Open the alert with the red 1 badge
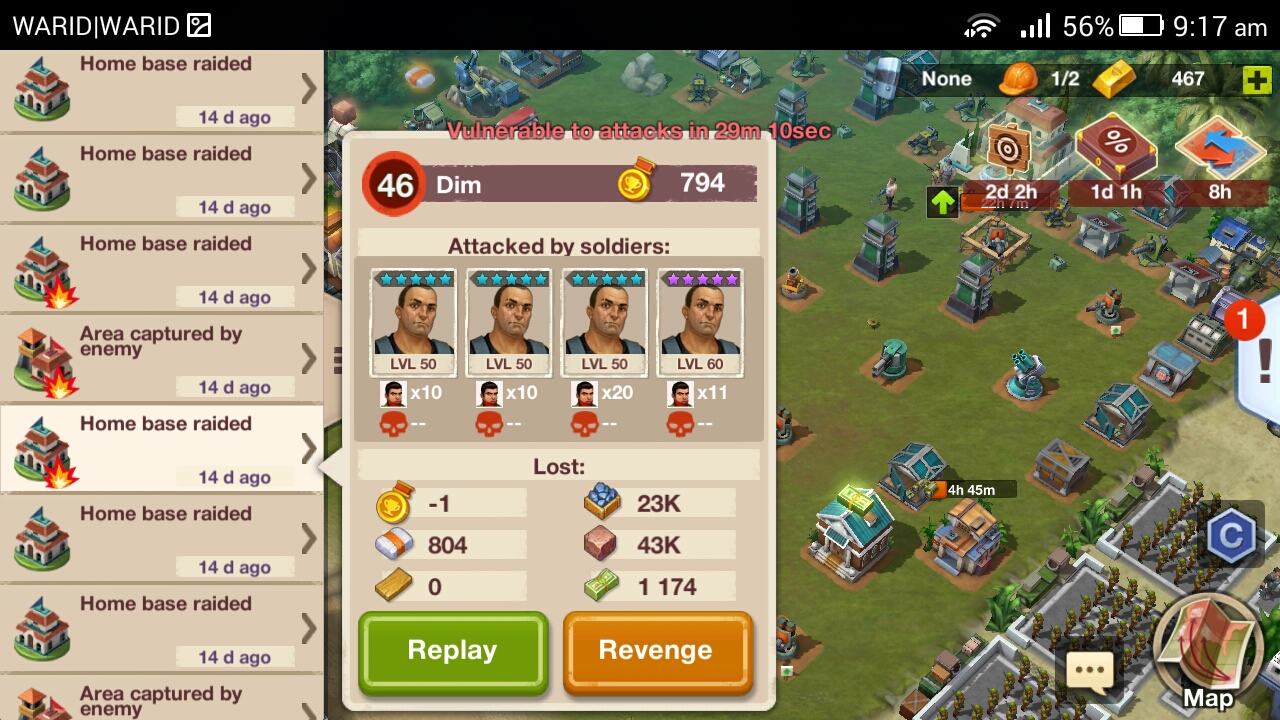This screenshot has width=1280, height=720. [1258, 355]
